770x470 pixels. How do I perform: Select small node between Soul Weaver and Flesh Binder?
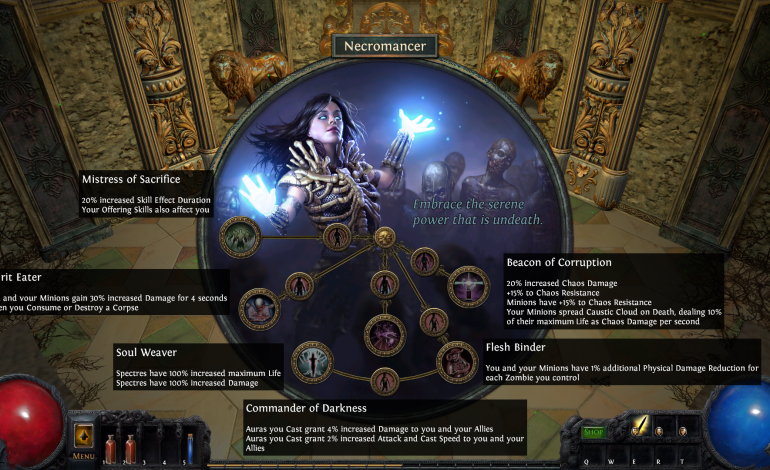(x=384, y=381)
